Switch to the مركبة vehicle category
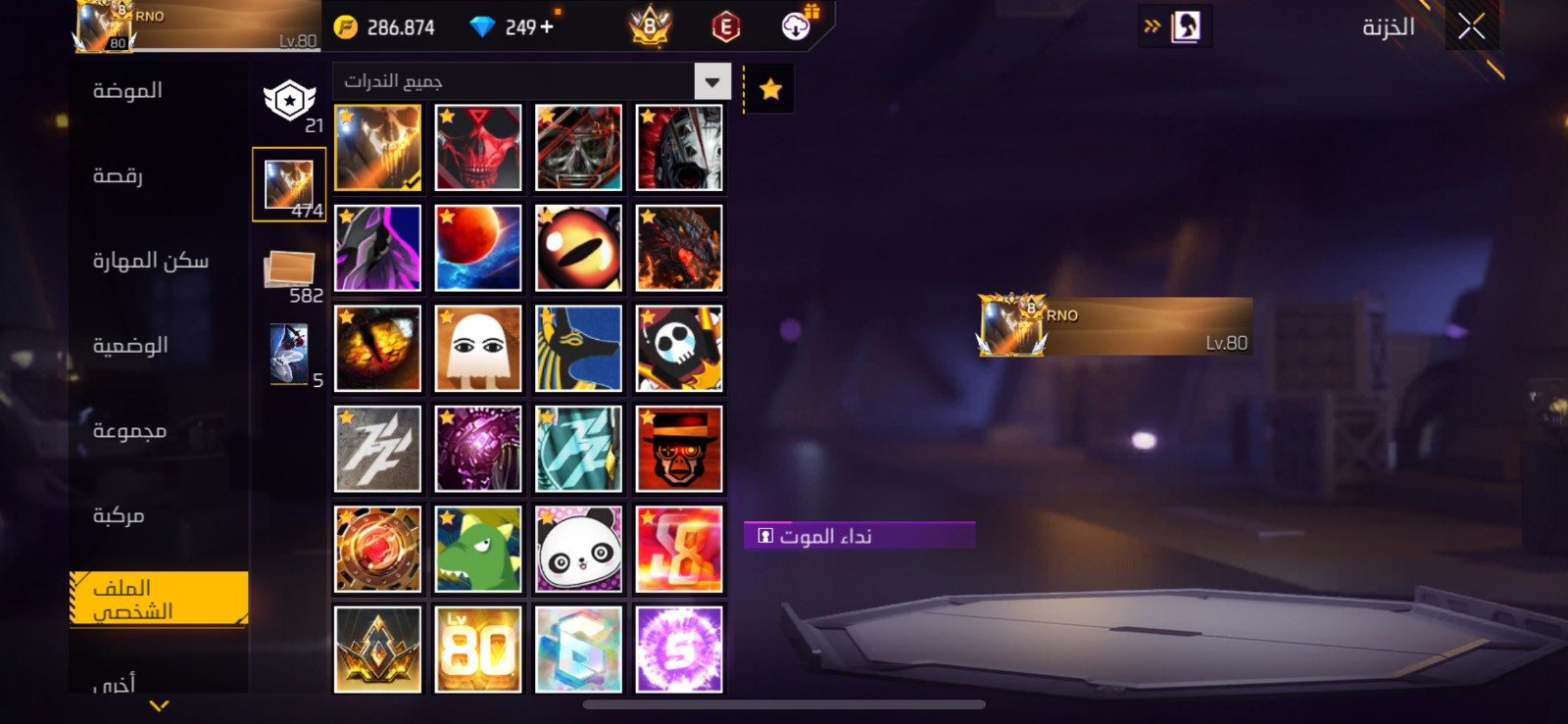Image resolution: width=1568 pixels, height=724 pixels. click(119, 515)
